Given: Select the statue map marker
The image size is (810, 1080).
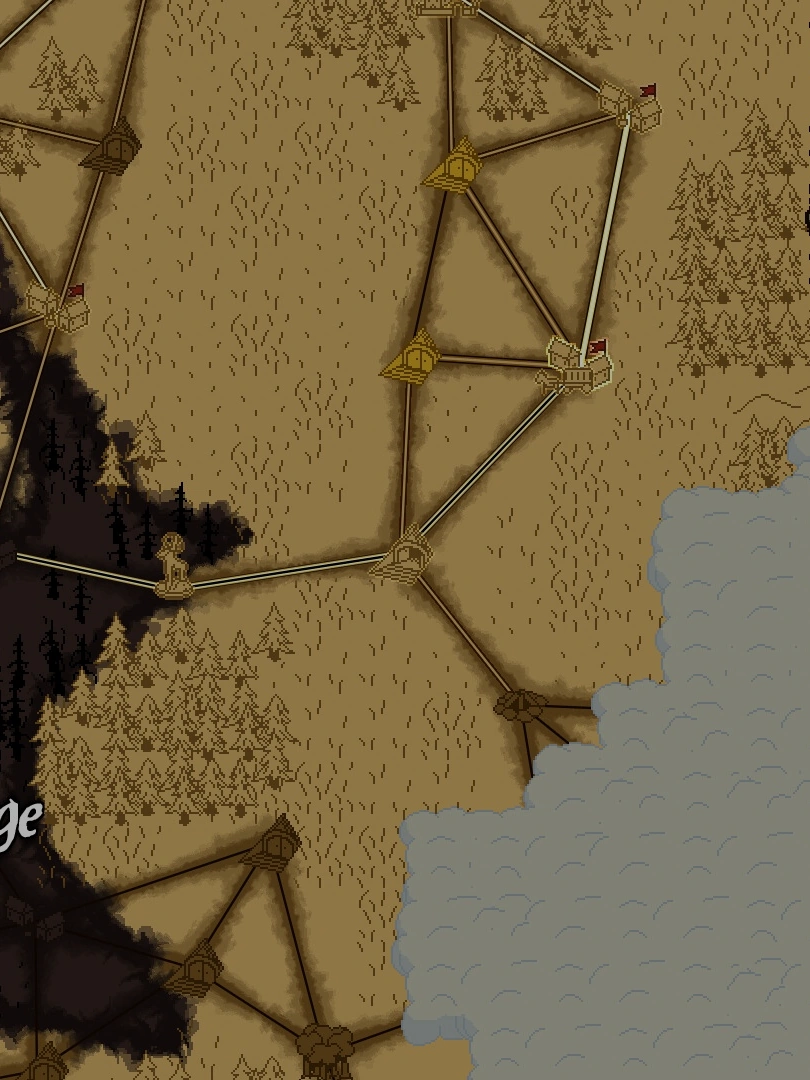Looking at the screenshot, I should point(175,567).
